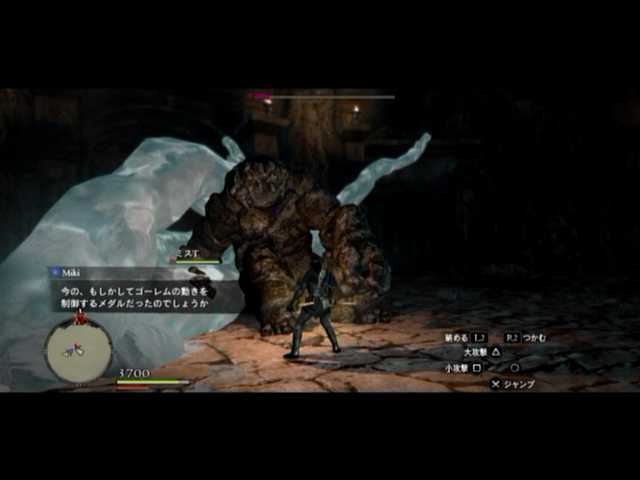
Task: Open the circular minimap
Action: pos(77,351)
